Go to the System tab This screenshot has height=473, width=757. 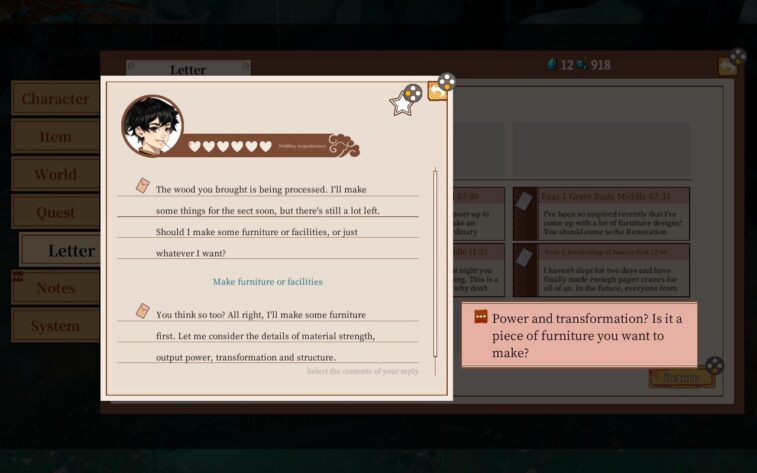[x=55, y=326]
